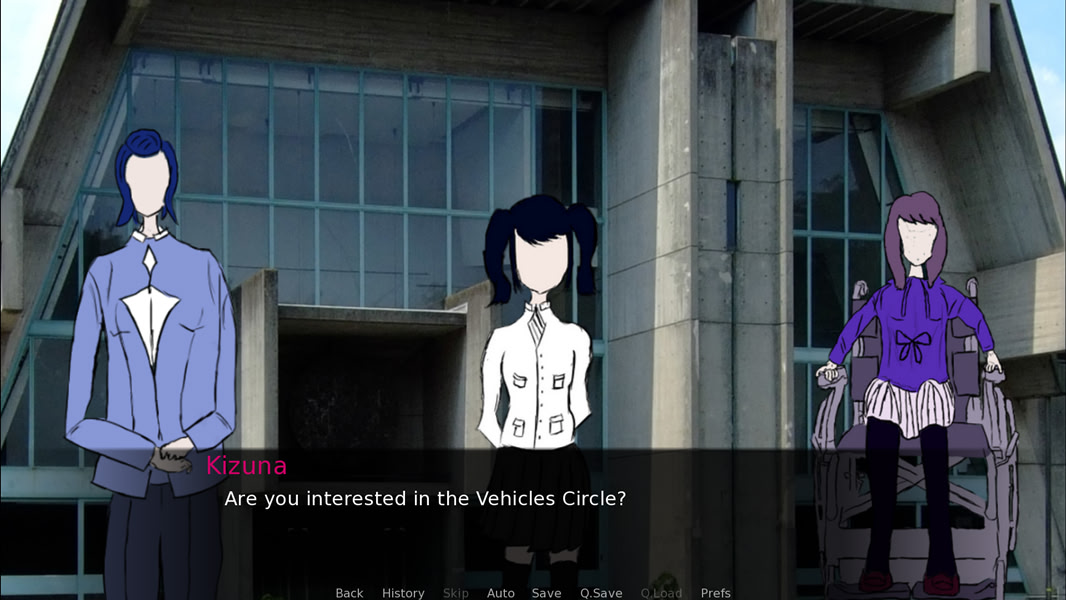Open the History log
Screen dimensions: 1066x600
click(403, 593)
